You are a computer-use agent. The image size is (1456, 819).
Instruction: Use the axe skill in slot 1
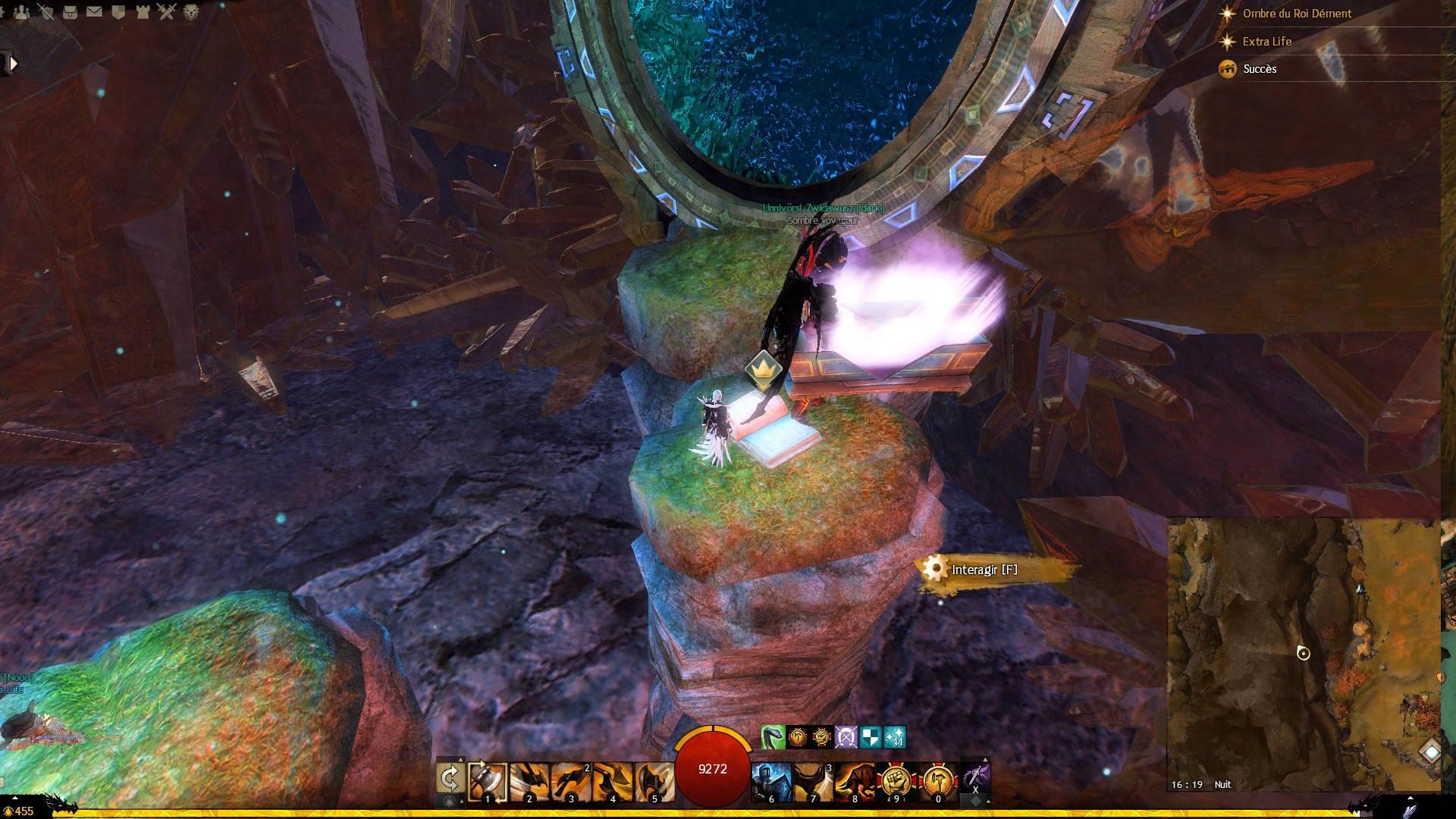point(488,781)
